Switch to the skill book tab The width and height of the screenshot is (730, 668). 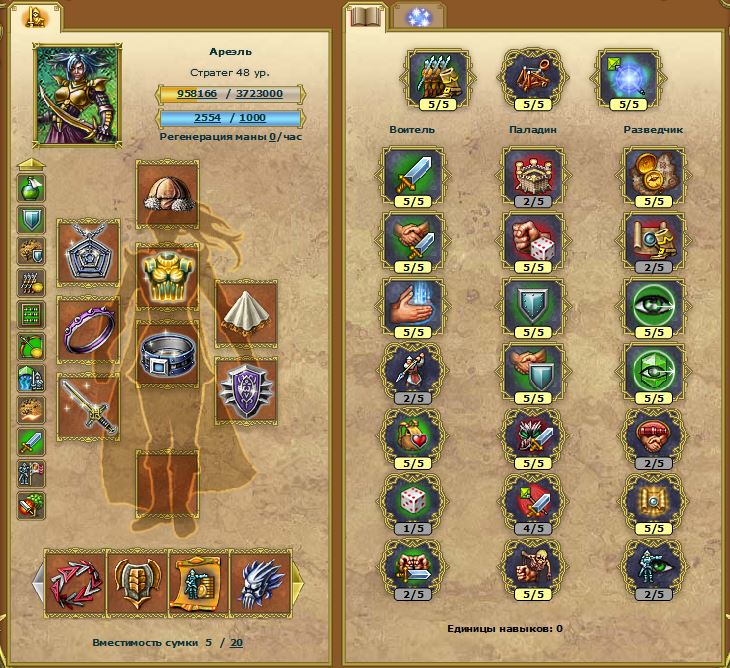point(366,16)
